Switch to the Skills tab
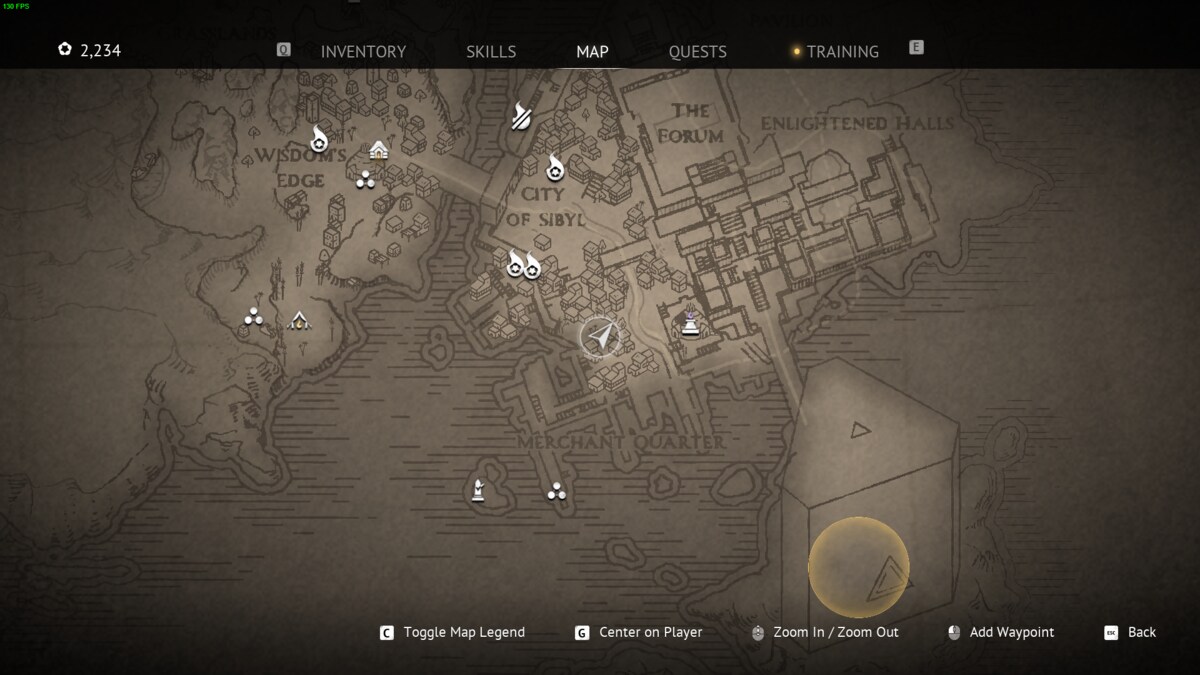The image size is (1200, 675). coord(491,52)
